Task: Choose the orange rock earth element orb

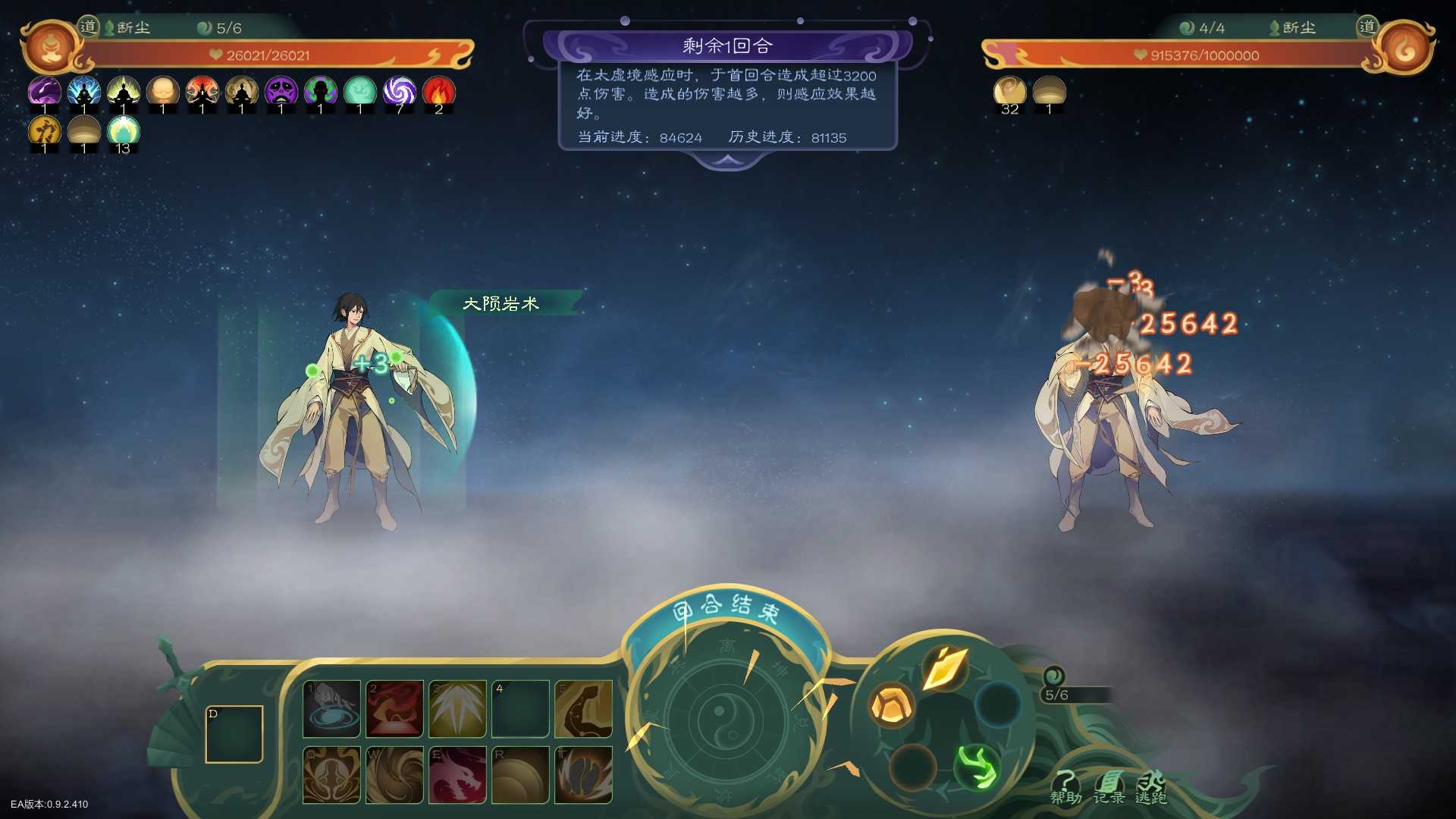Action: coord(891,705)
